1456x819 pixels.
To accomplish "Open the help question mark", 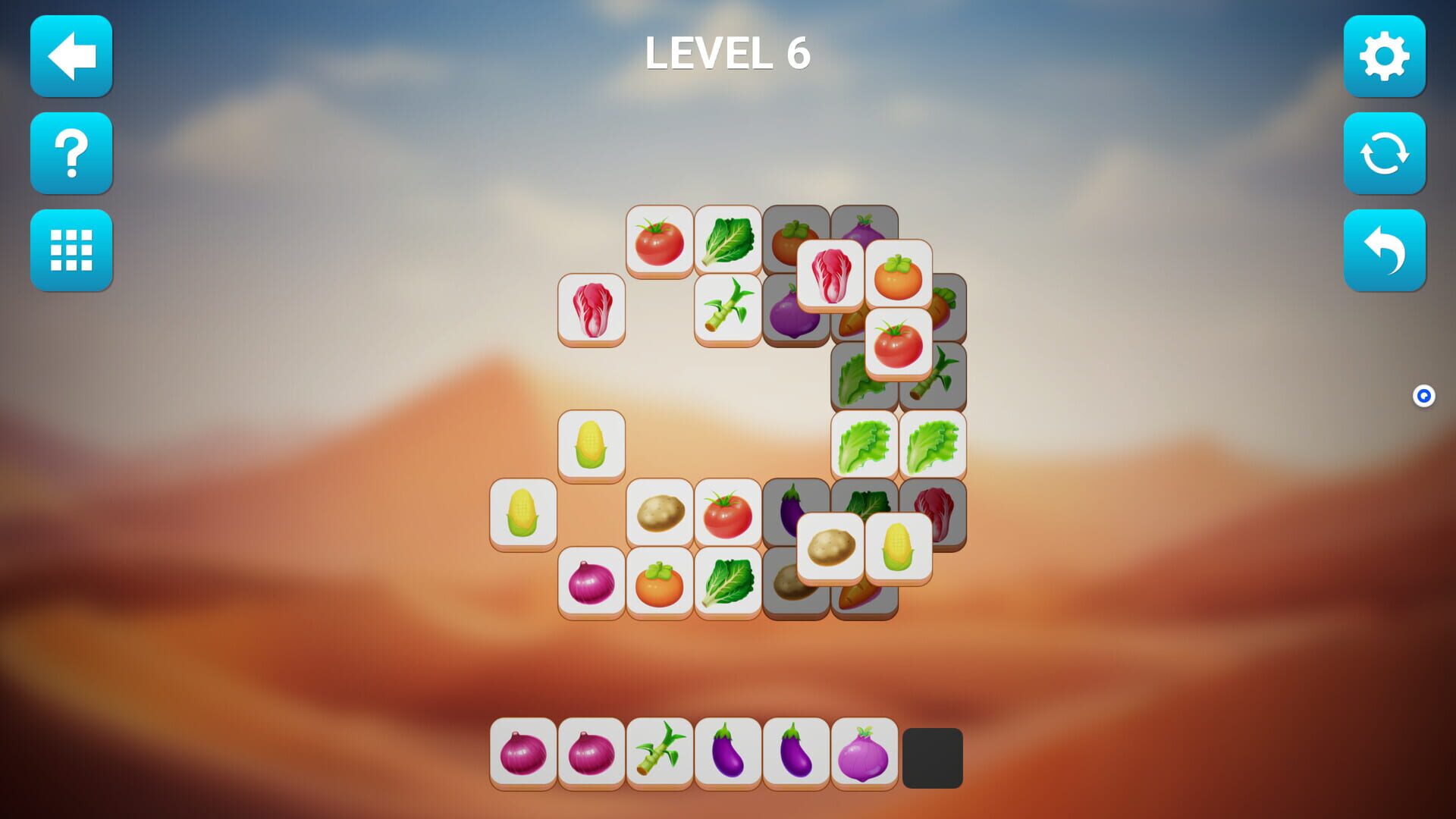I will [x=71, y=153].
